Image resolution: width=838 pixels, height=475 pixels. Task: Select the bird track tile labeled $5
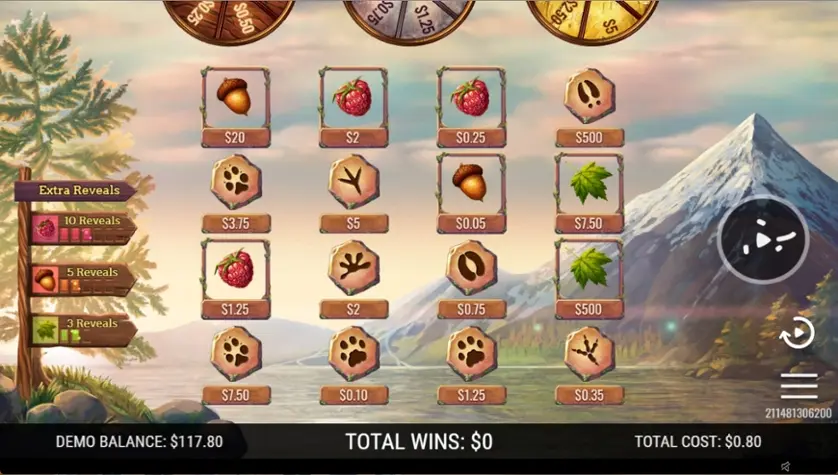pos(353,183)
